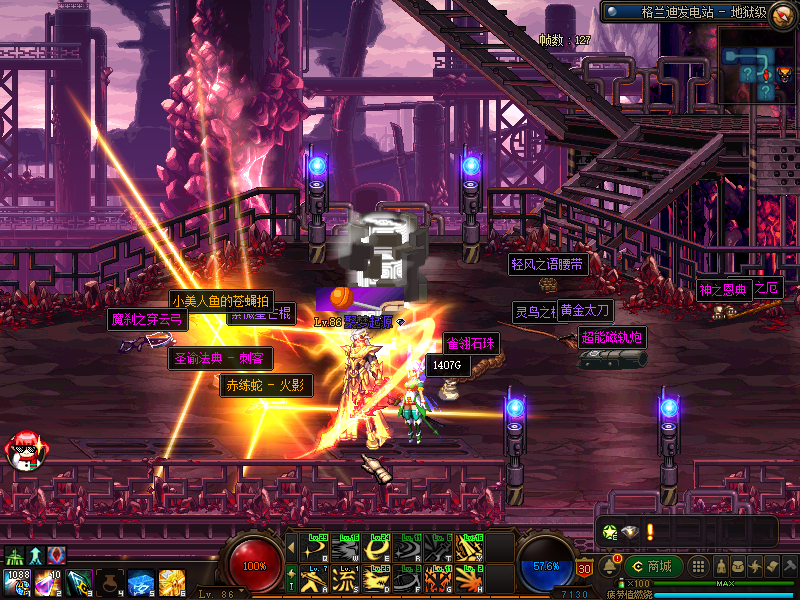800x600 pixels.
Task: Select the golden item in quick slot 6
Action: click(x=170, y=582)
